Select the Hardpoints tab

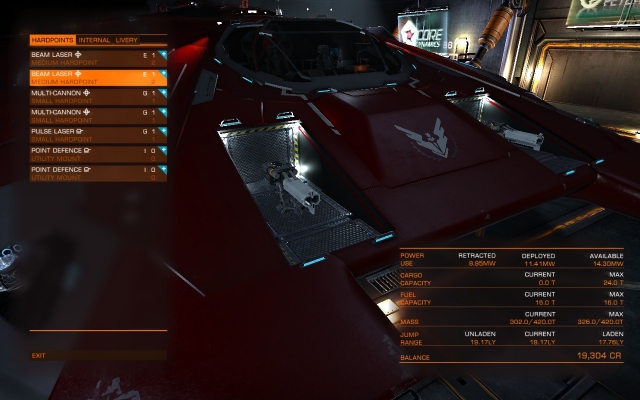[x=53, y=40]
